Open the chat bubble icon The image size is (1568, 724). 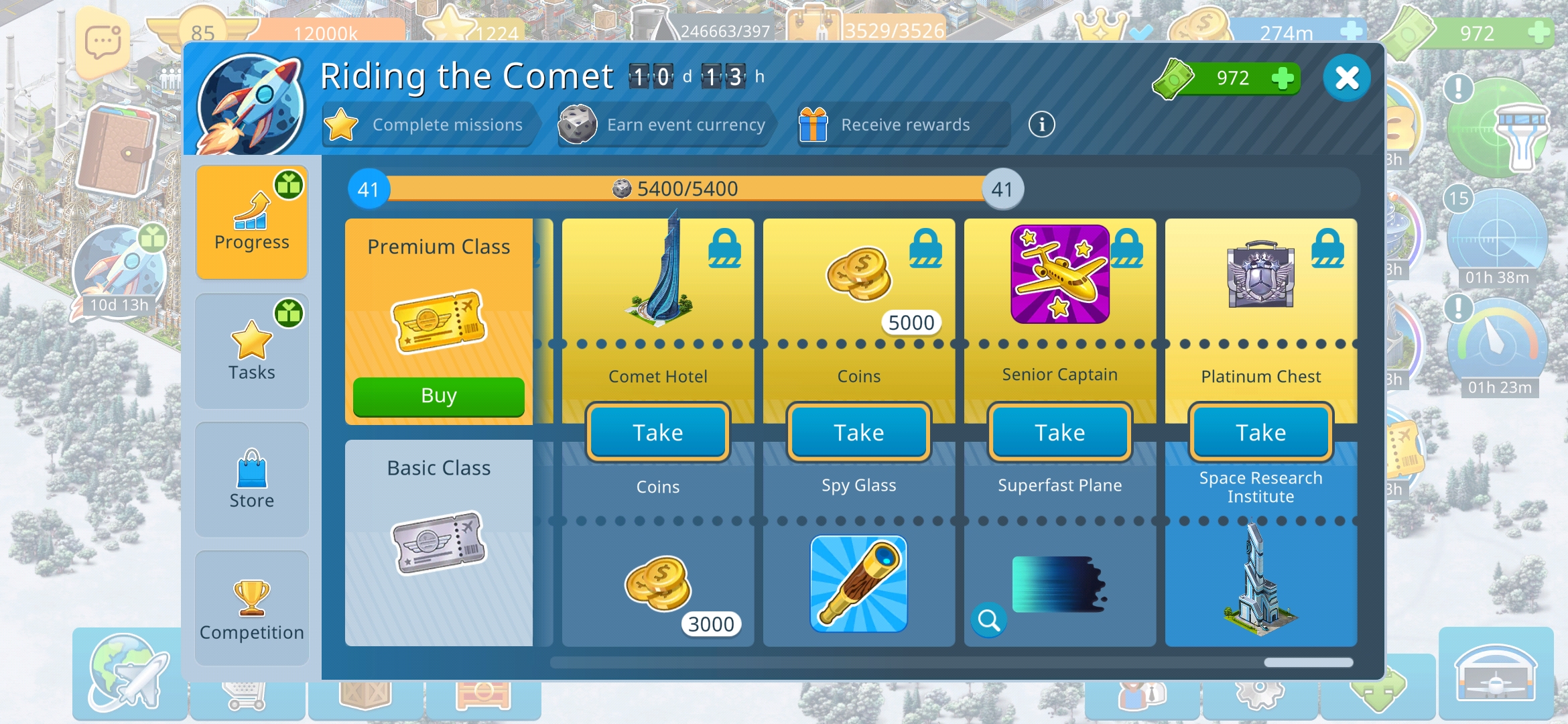[x=103, y=44]
